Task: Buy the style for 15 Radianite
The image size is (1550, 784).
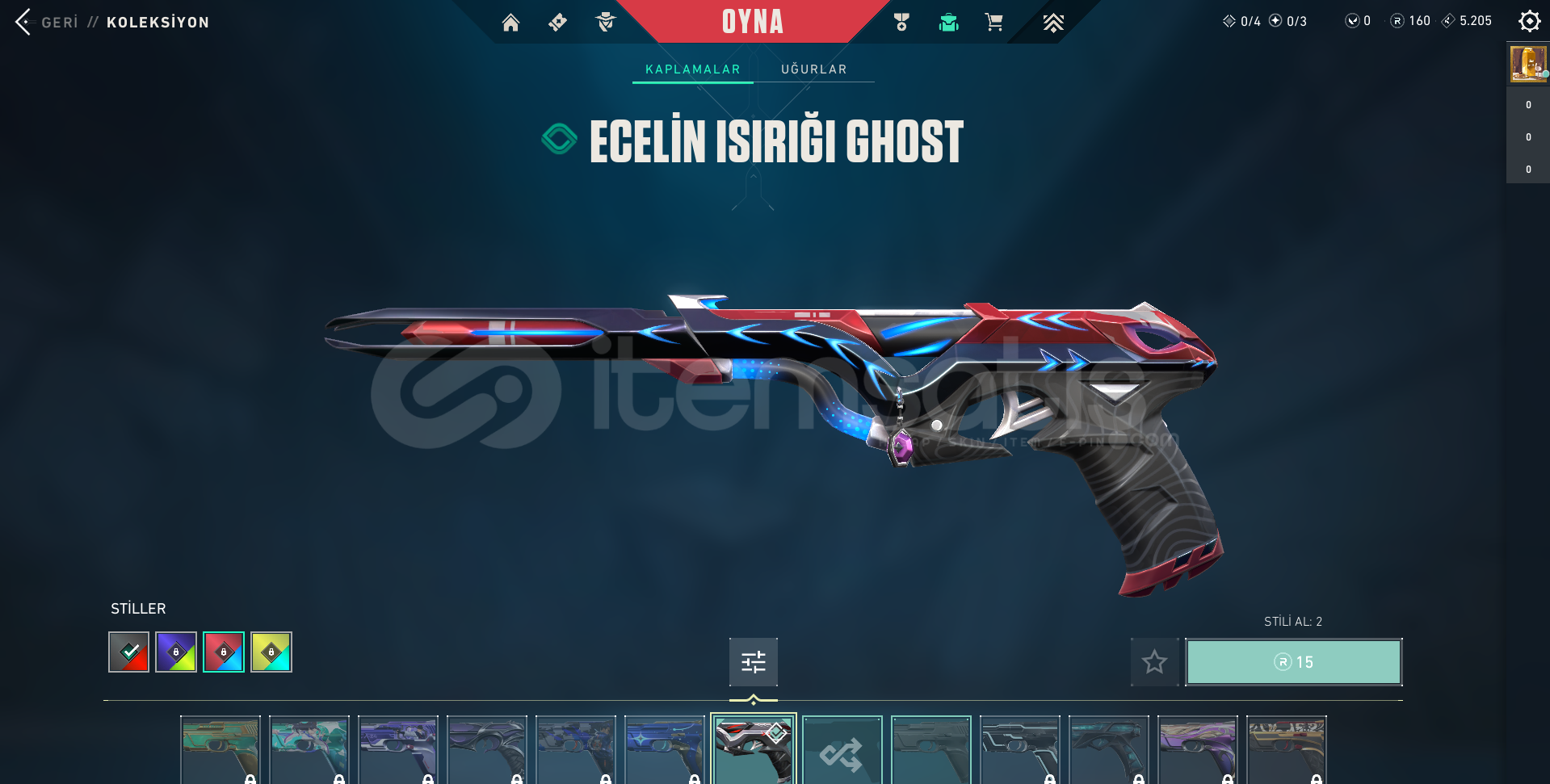Action: coord(1293,662)
